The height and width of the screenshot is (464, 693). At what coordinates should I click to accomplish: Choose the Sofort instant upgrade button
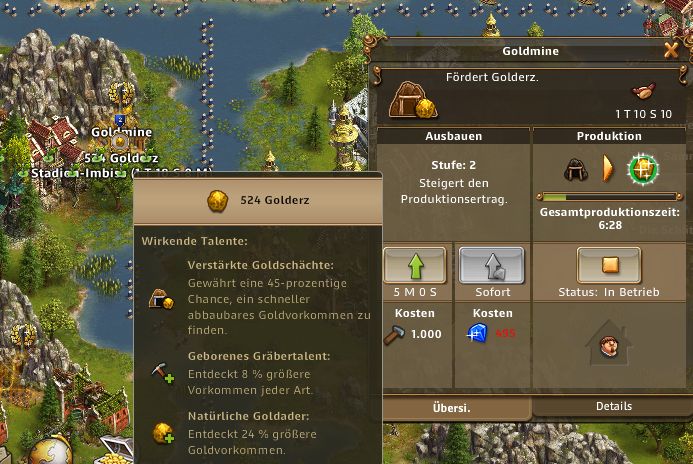coord(492,267)
